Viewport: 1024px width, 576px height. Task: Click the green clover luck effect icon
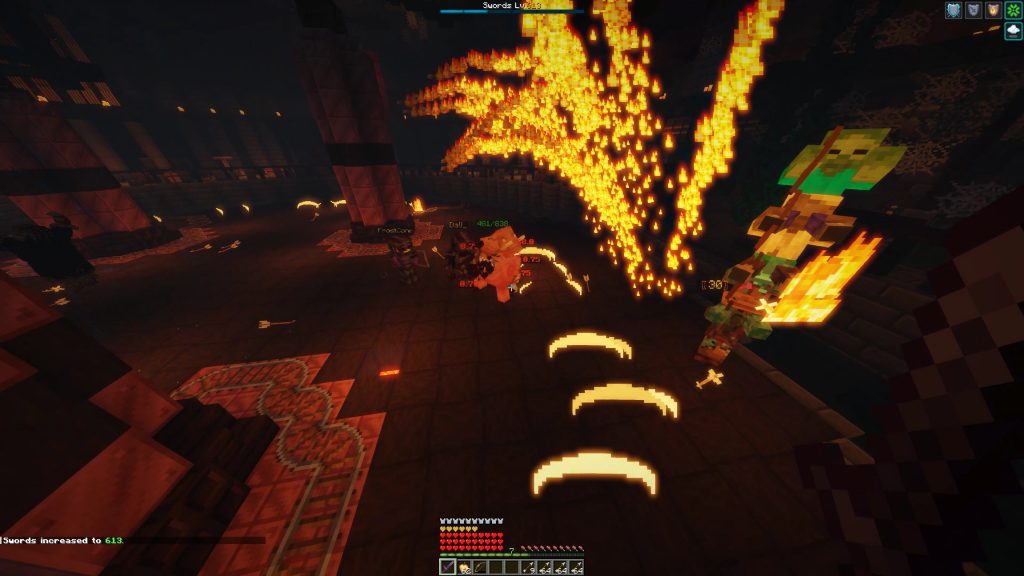pyautogui.click(x=1013, y=10)
